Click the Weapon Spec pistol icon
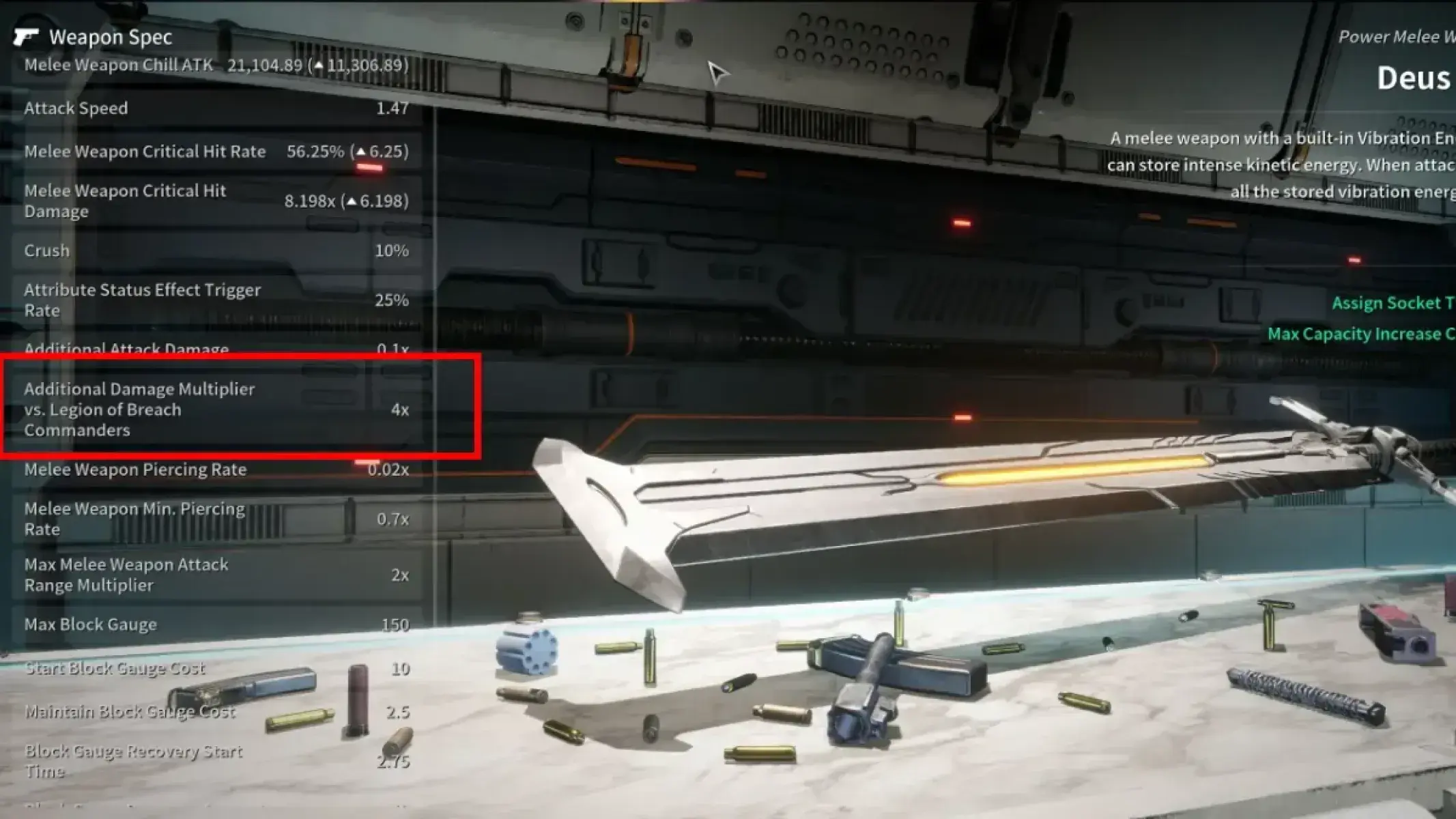The width and height of the screenshot is (1456, 819). pos(29,35)
